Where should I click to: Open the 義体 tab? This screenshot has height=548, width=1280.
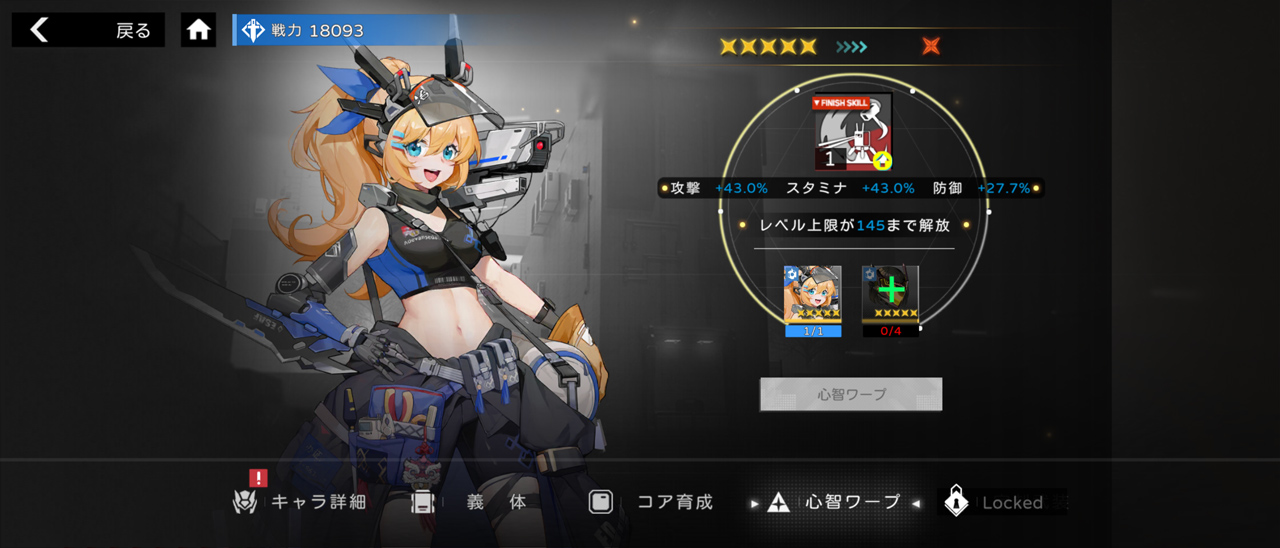[470, 502]
